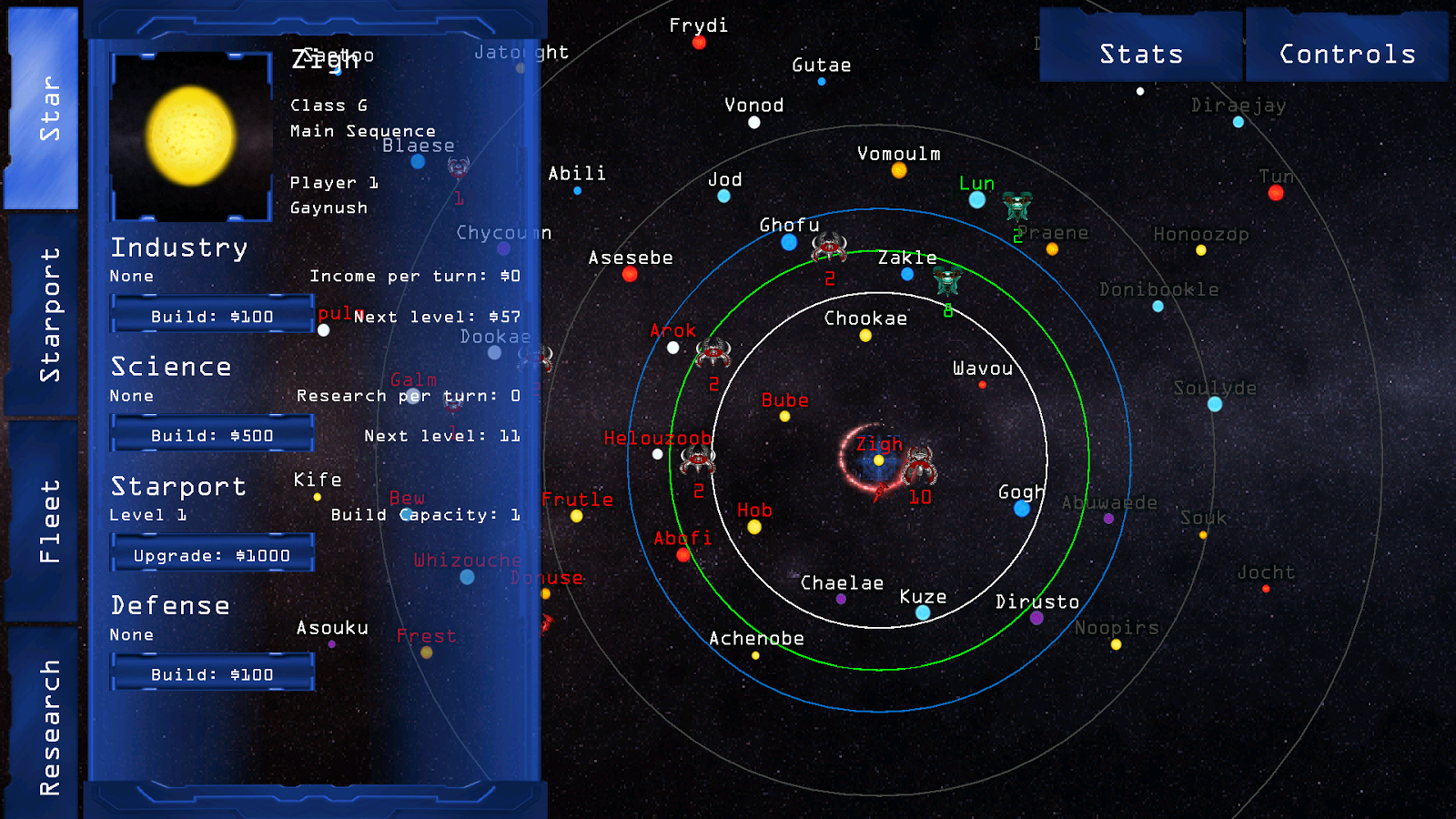Click the yellow sun thumbnail of Zigh
The height and width of the screenshot is (819, 1456).
click(190, 135)
